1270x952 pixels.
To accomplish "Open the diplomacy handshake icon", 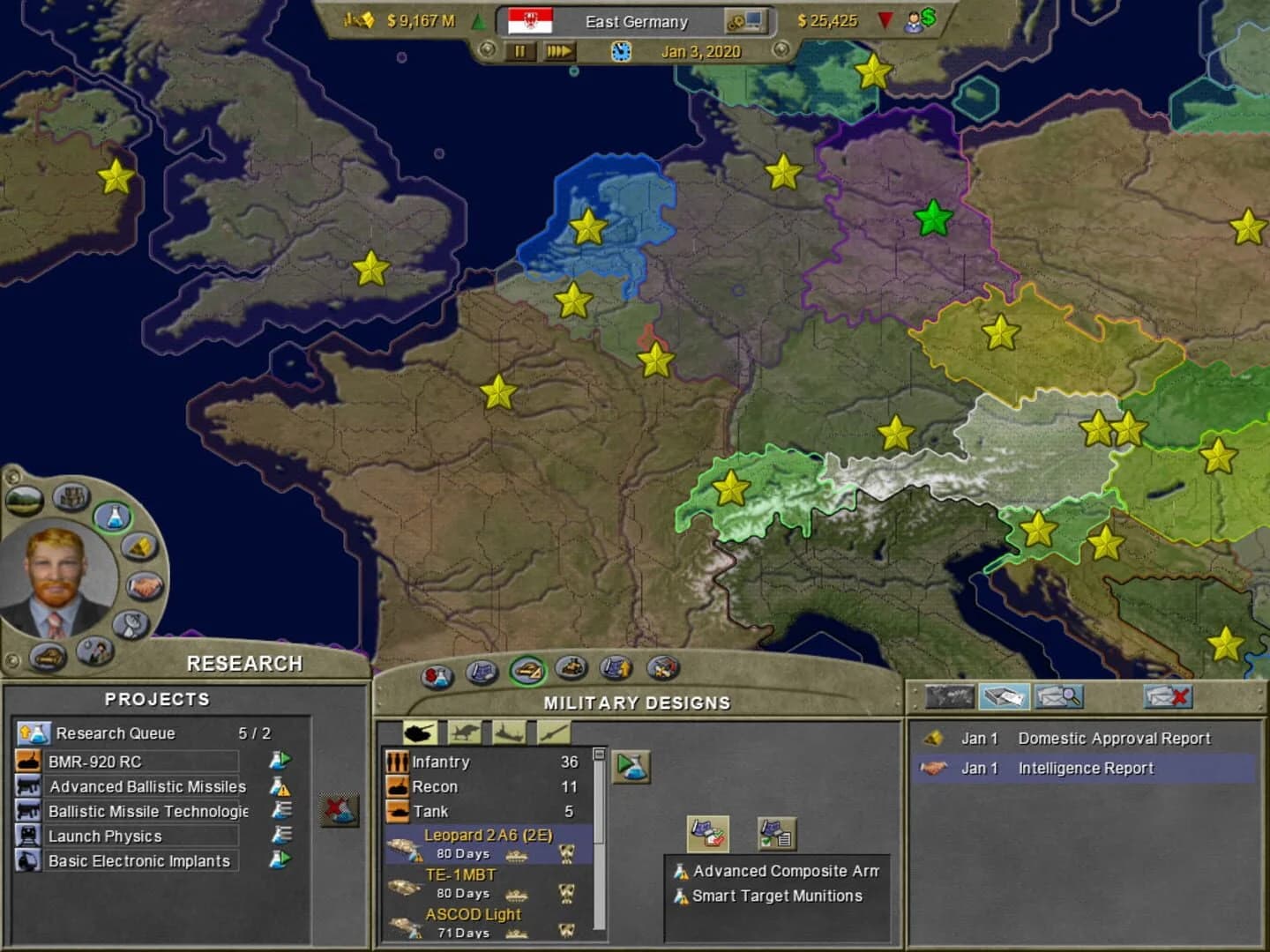I will coord(144,586).
